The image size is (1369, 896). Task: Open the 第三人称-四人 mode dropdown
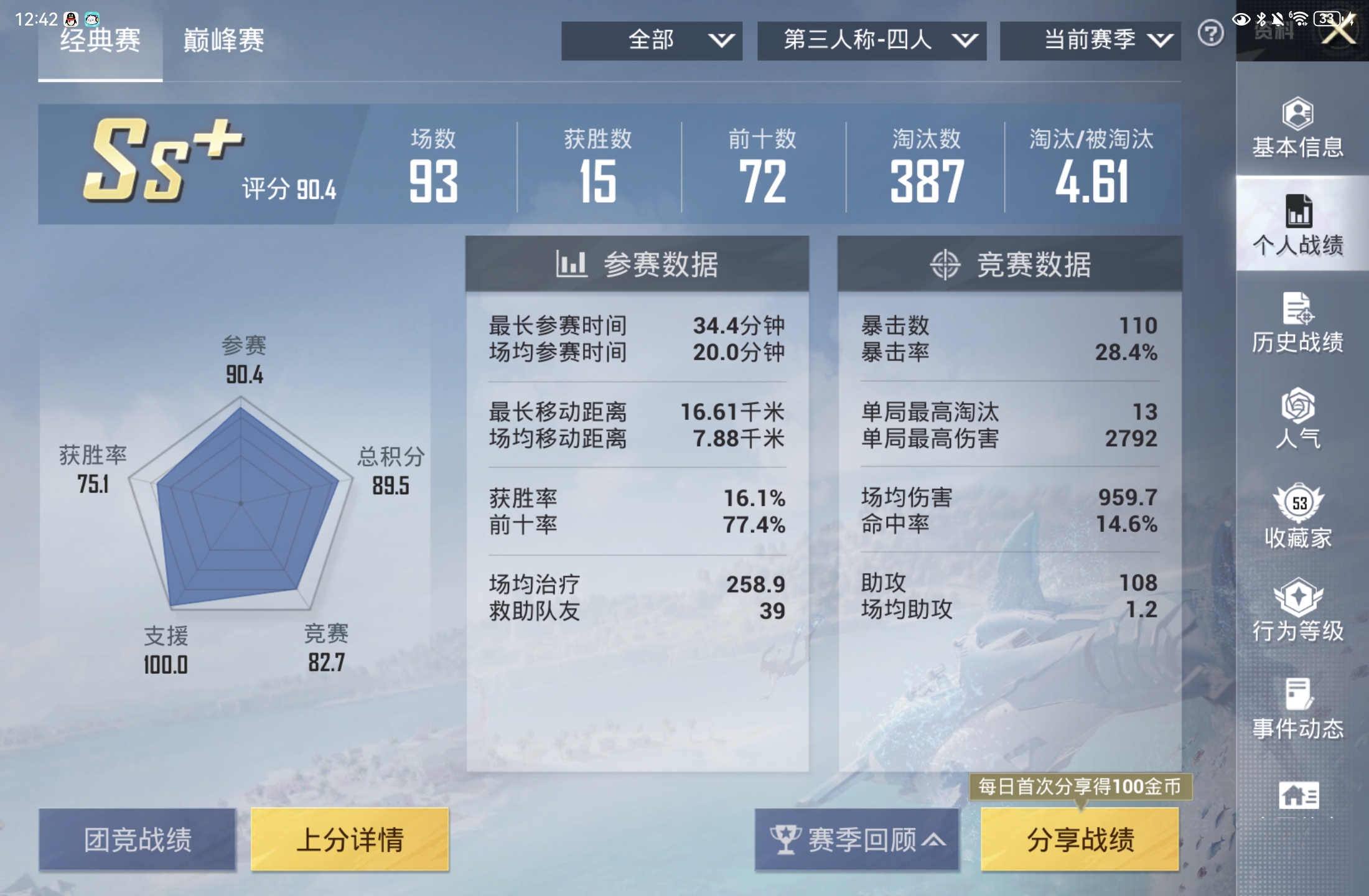[871, 41]
